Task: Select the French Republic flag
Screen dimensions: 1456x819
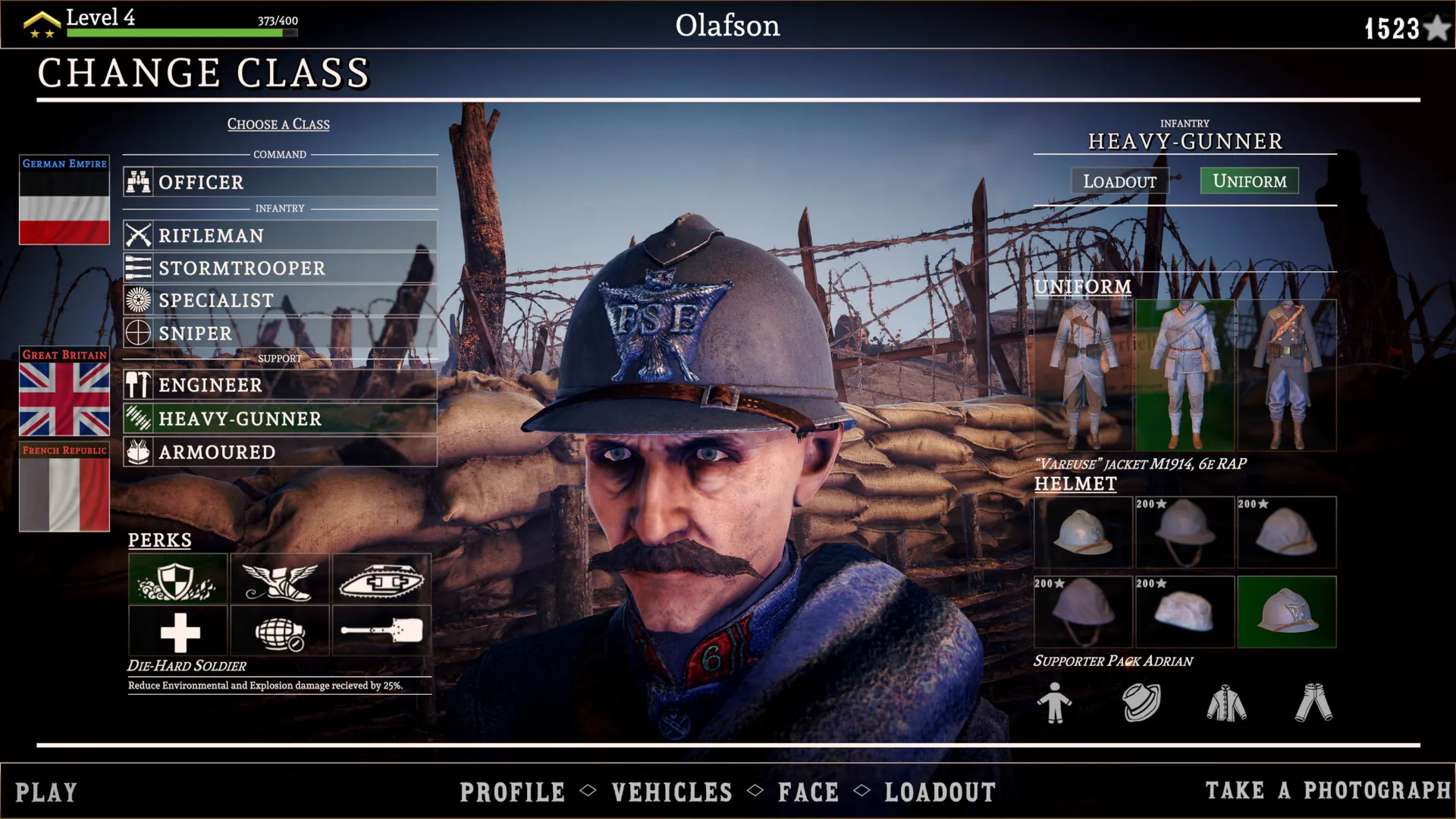Action: point(64,487)
